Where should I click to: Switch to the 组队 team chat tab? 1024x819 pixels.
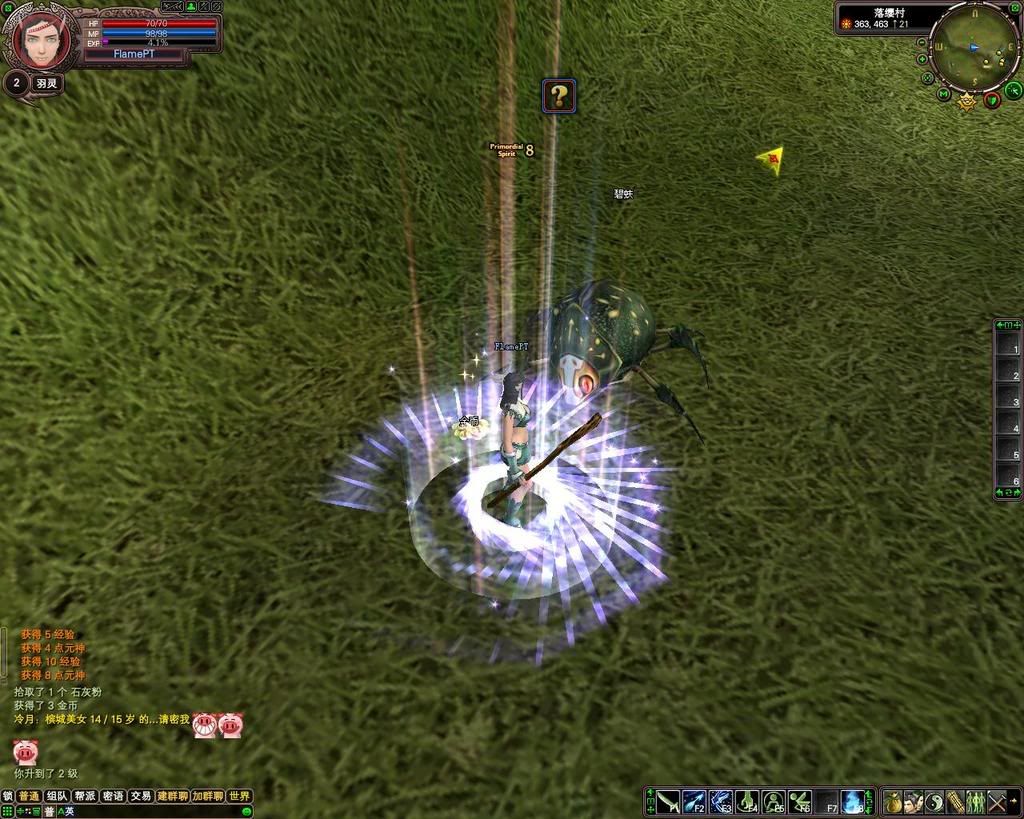tap(57, 796)
